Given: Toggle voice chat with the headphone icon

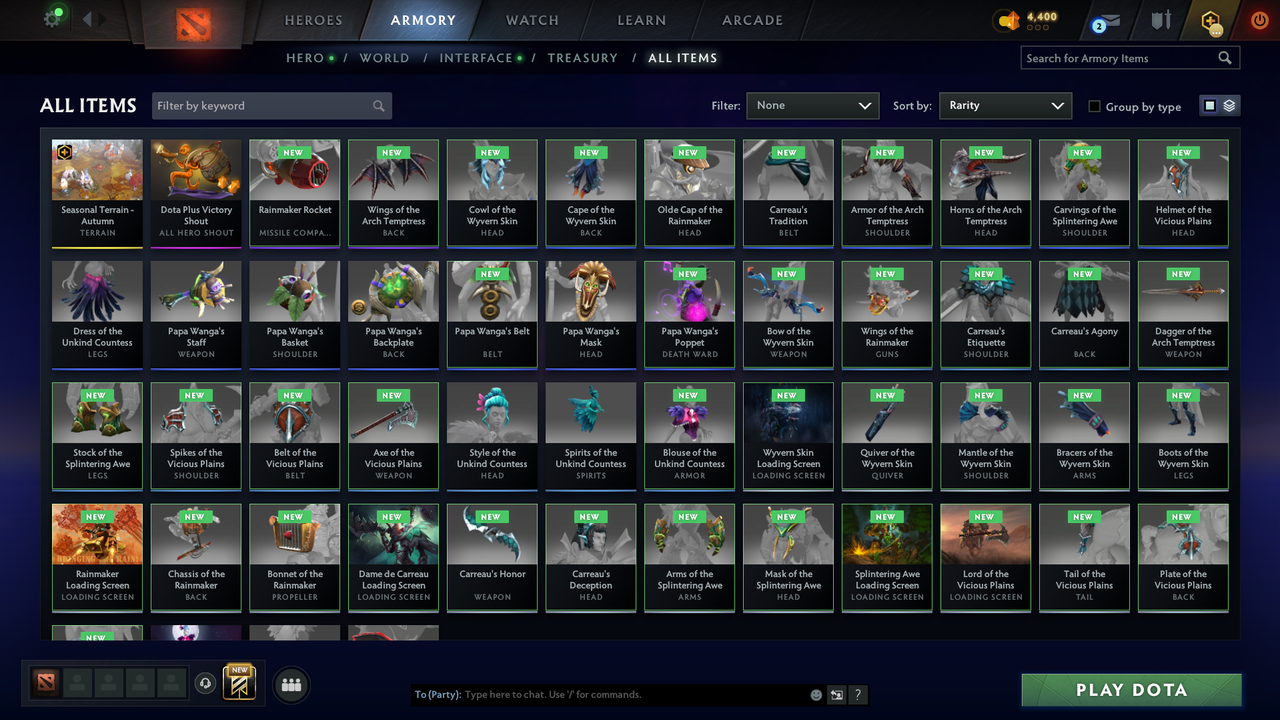Looking at the screenshot, I should 206,683.
